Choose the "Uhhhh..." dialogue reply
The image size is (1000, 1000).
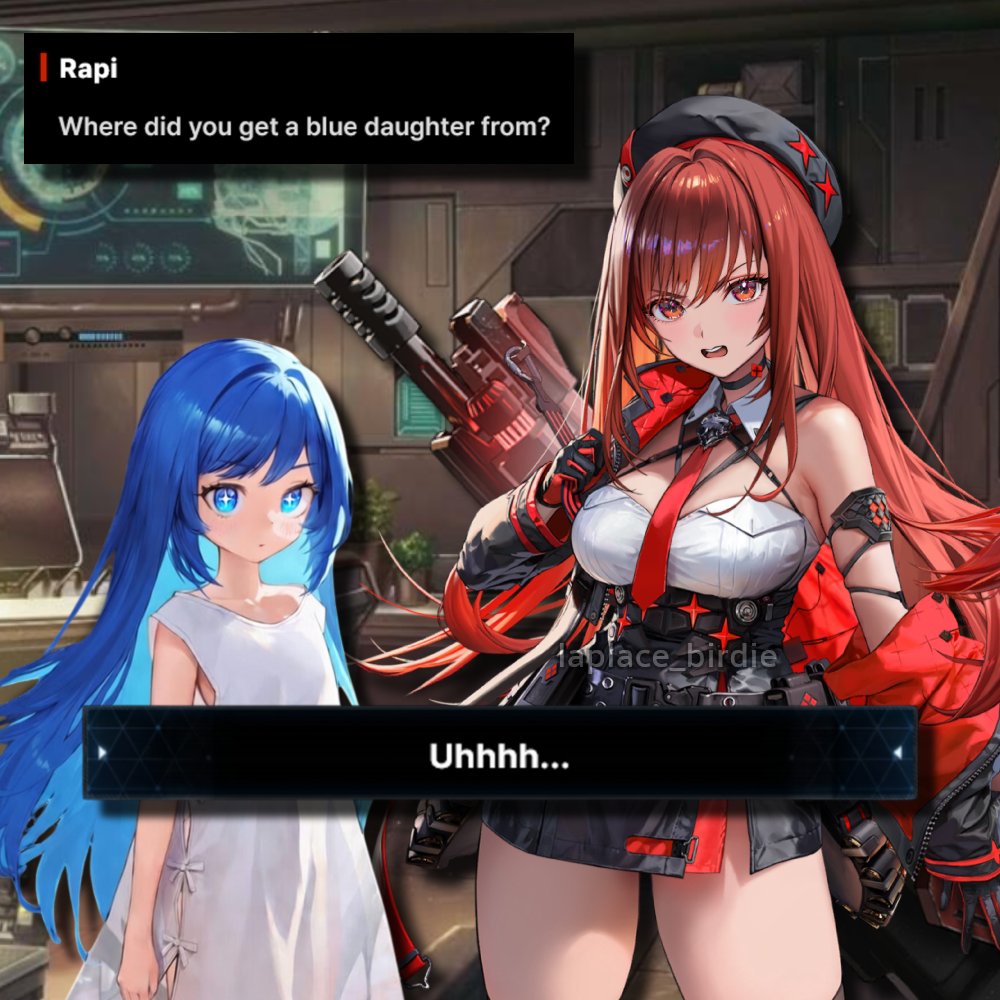[x=500, y=754]
